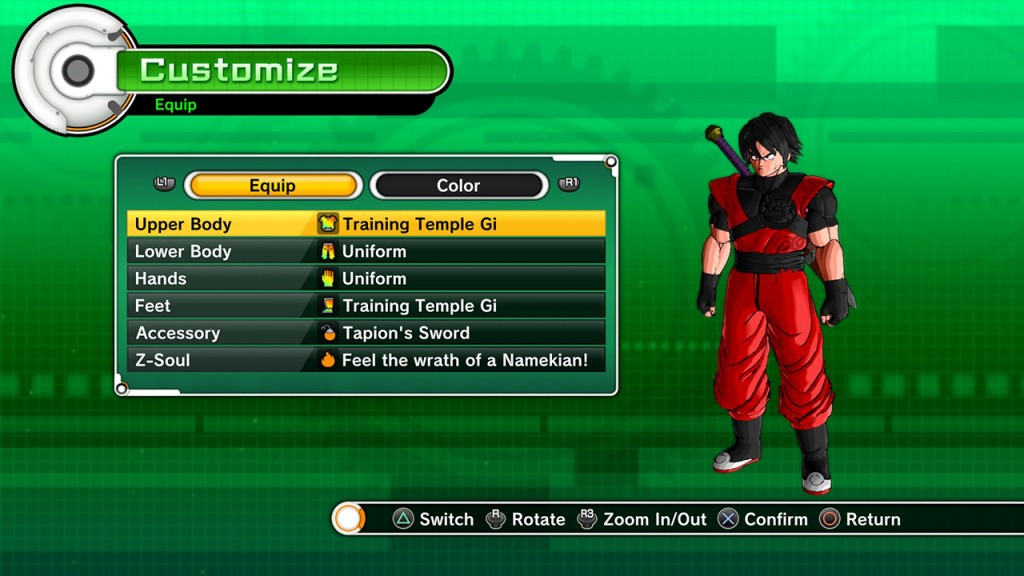Select the Accessory Tapion's Sword row
The image size is (1024, 576).
click(366, 333)
